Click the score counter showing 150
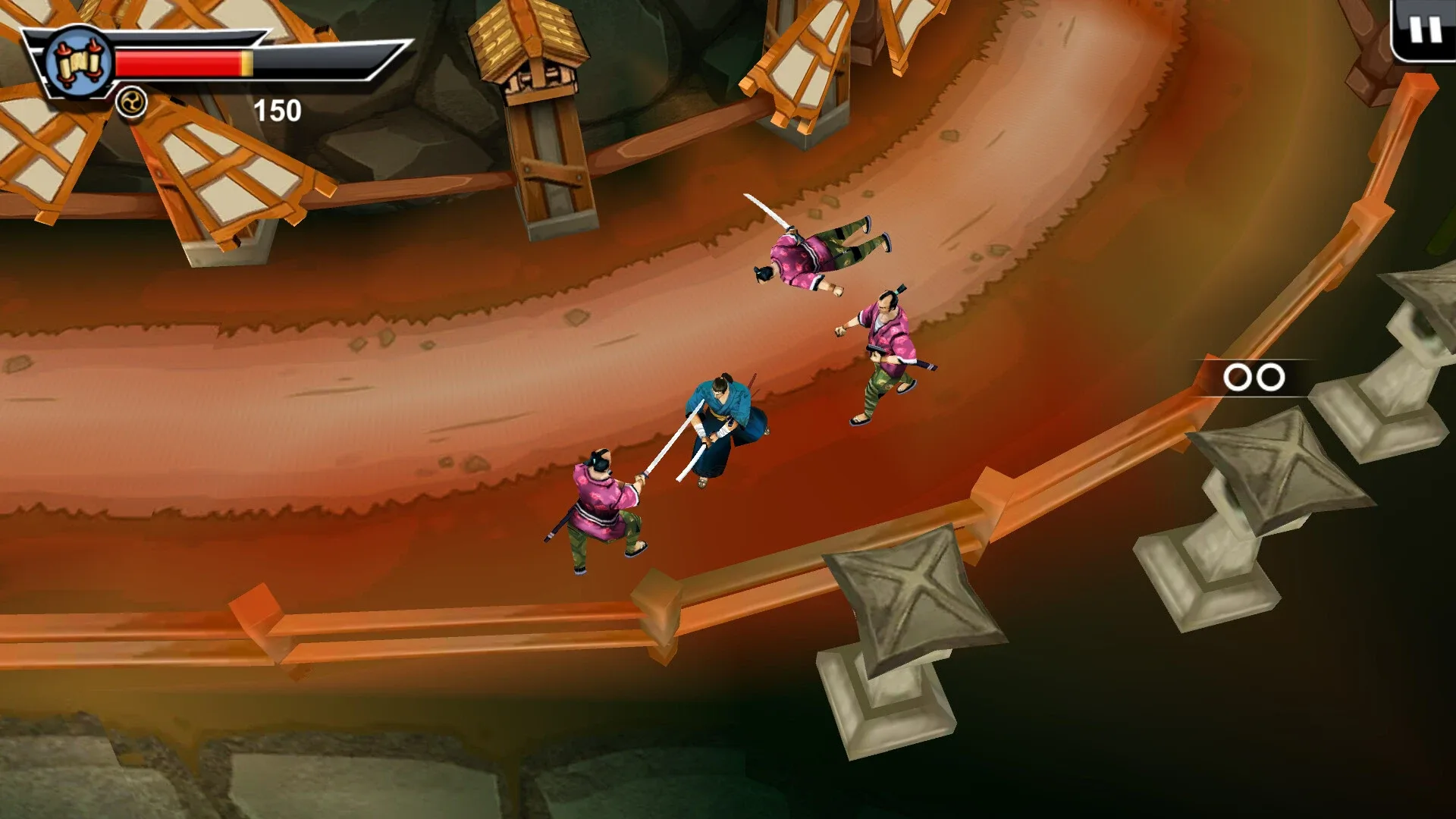 click(x=276, y=111)
